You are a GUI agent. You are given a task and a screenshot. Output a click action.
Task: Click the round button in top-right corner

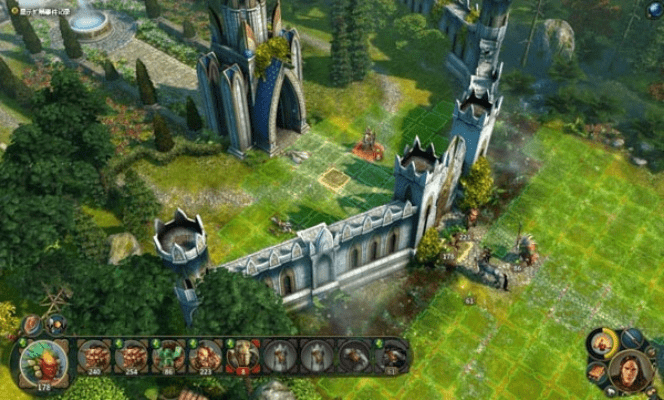tap(654, 10)
